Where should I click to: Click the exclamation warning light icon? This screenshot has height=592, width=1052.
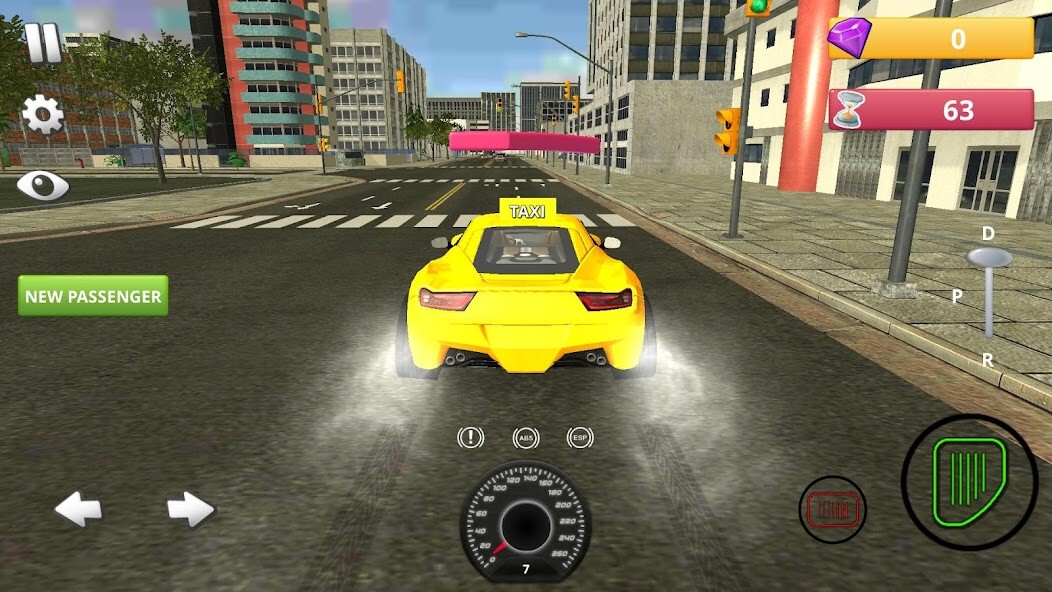[x=471, y=438]
